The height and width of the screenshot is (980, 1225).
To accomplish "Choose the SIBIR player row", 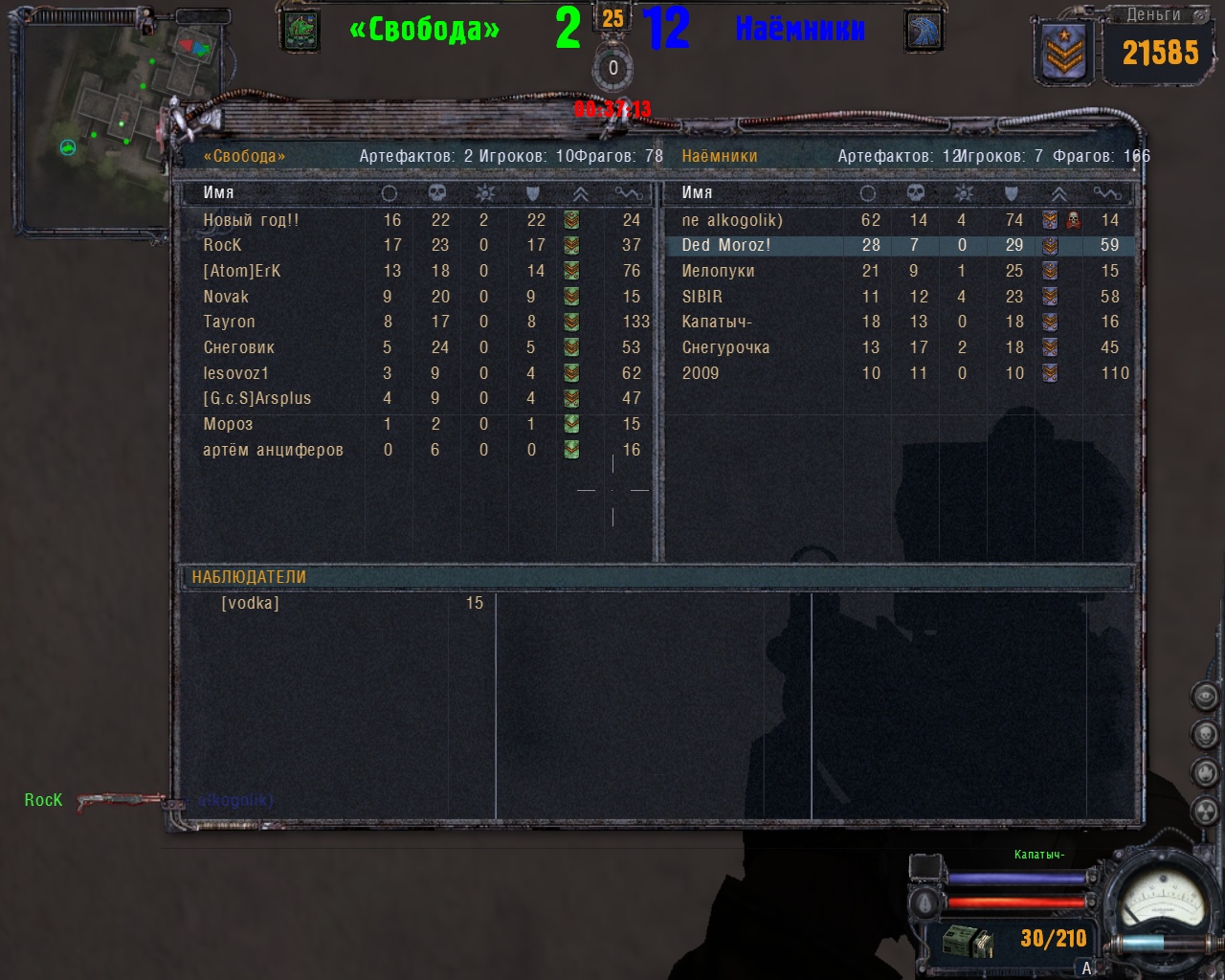I will [x=702, y=297].
